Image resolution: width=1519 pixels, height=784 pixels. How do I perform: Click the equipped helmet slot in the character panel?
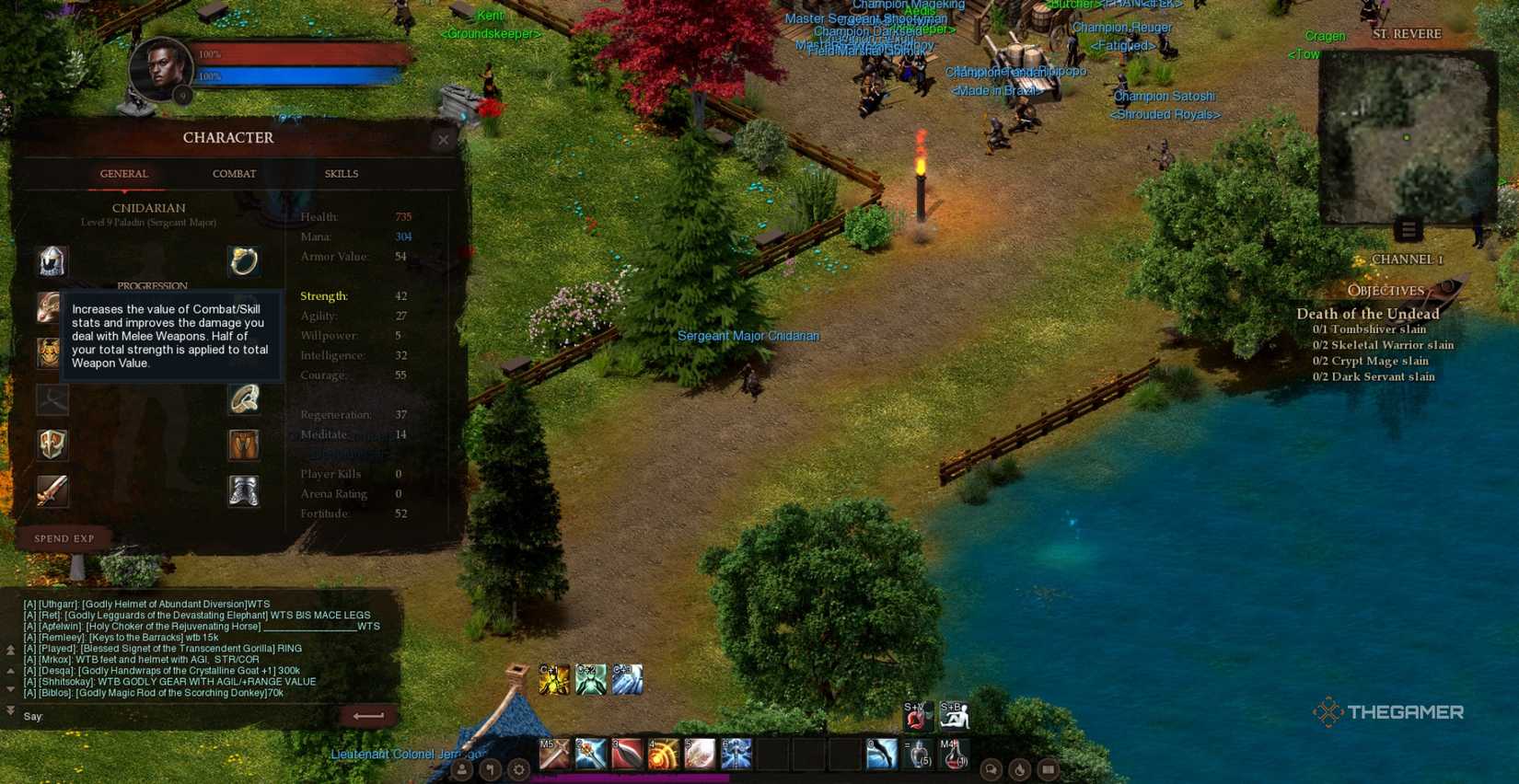(x=52, y=261)
